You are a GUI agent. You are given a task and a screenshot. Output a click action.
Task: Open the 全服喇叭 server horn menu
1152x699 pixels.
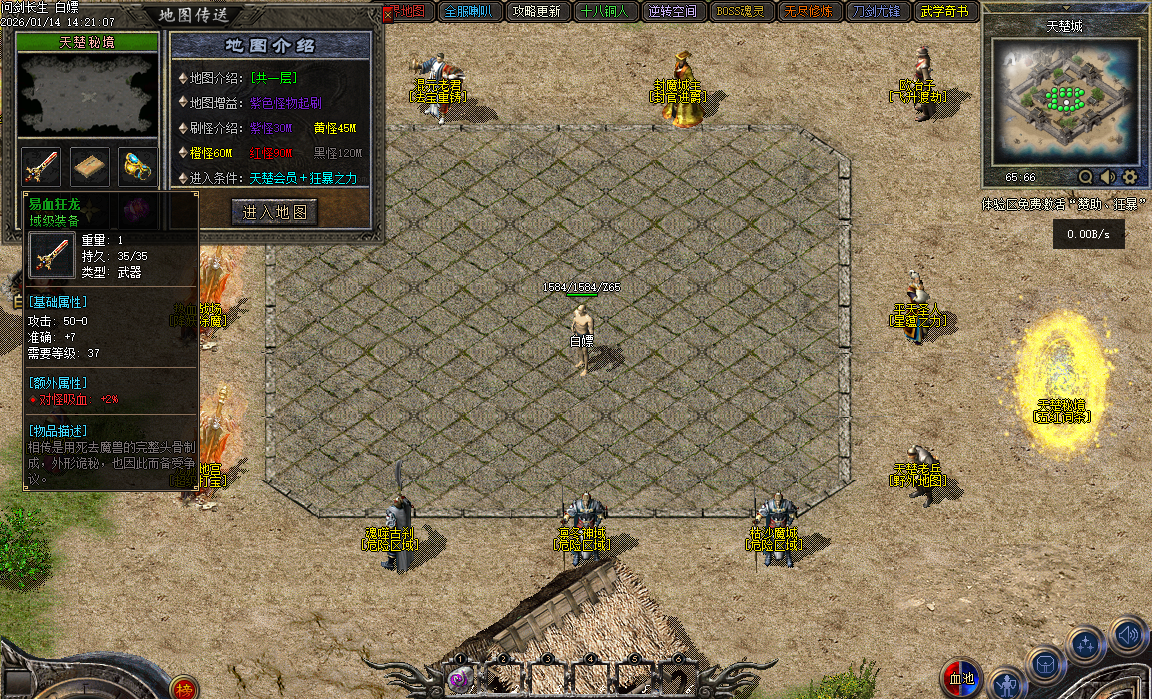tap(469, 12)
